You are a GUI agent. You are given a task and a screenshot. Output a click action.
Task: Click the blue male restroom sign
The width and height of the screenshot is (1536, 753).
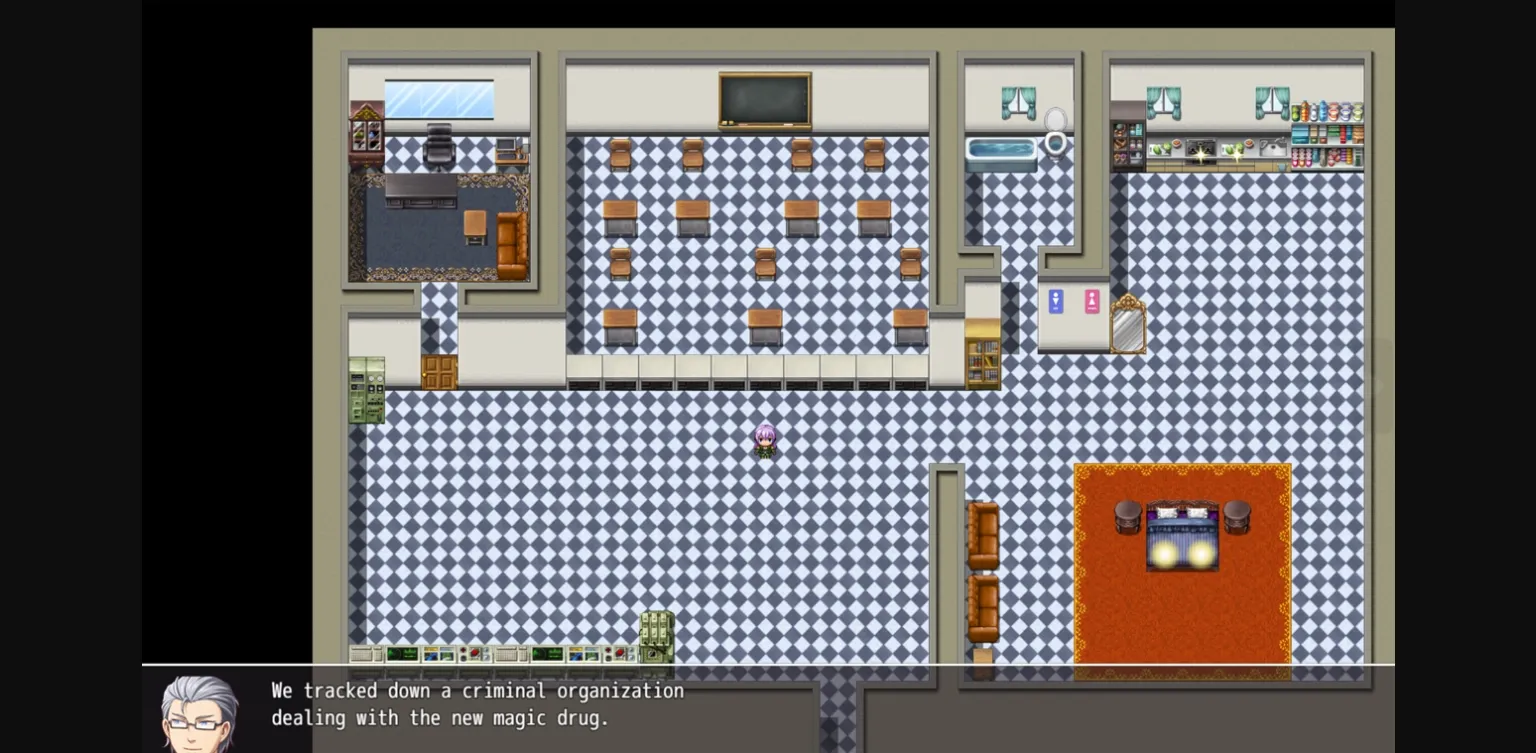click(1056, 301)
